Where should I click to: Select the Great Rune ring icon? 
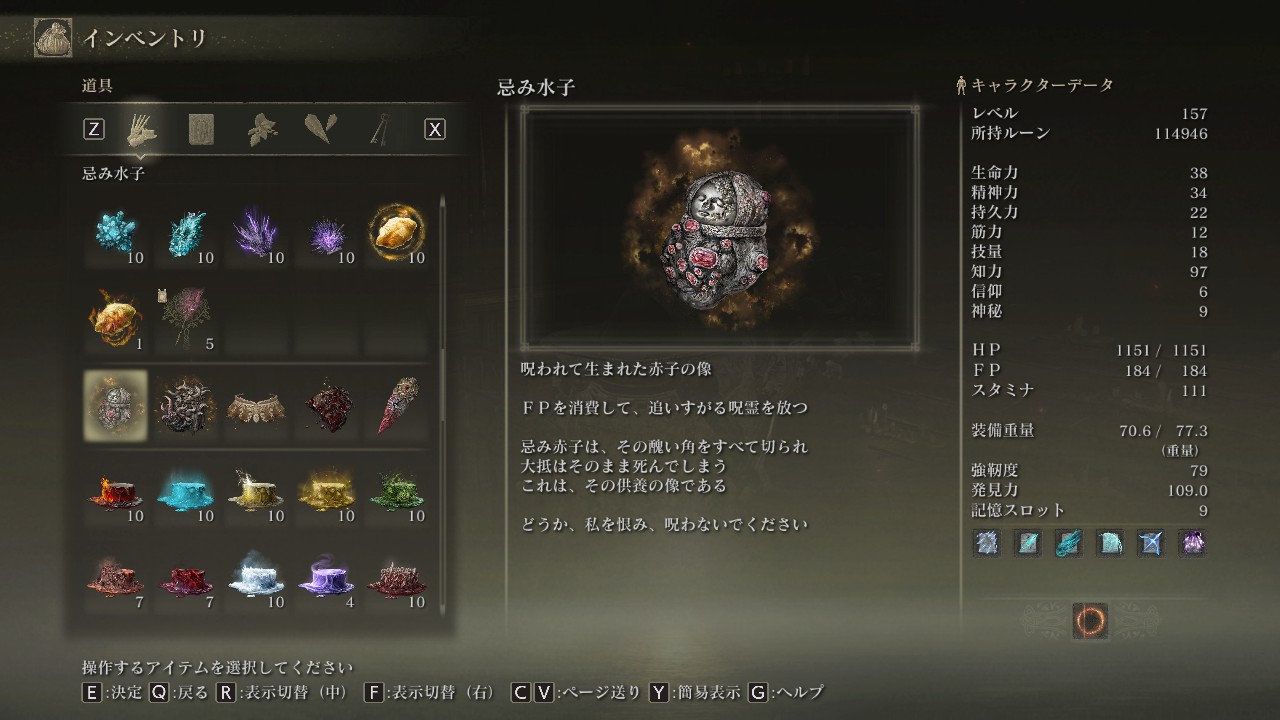[x=1090, y=621]
